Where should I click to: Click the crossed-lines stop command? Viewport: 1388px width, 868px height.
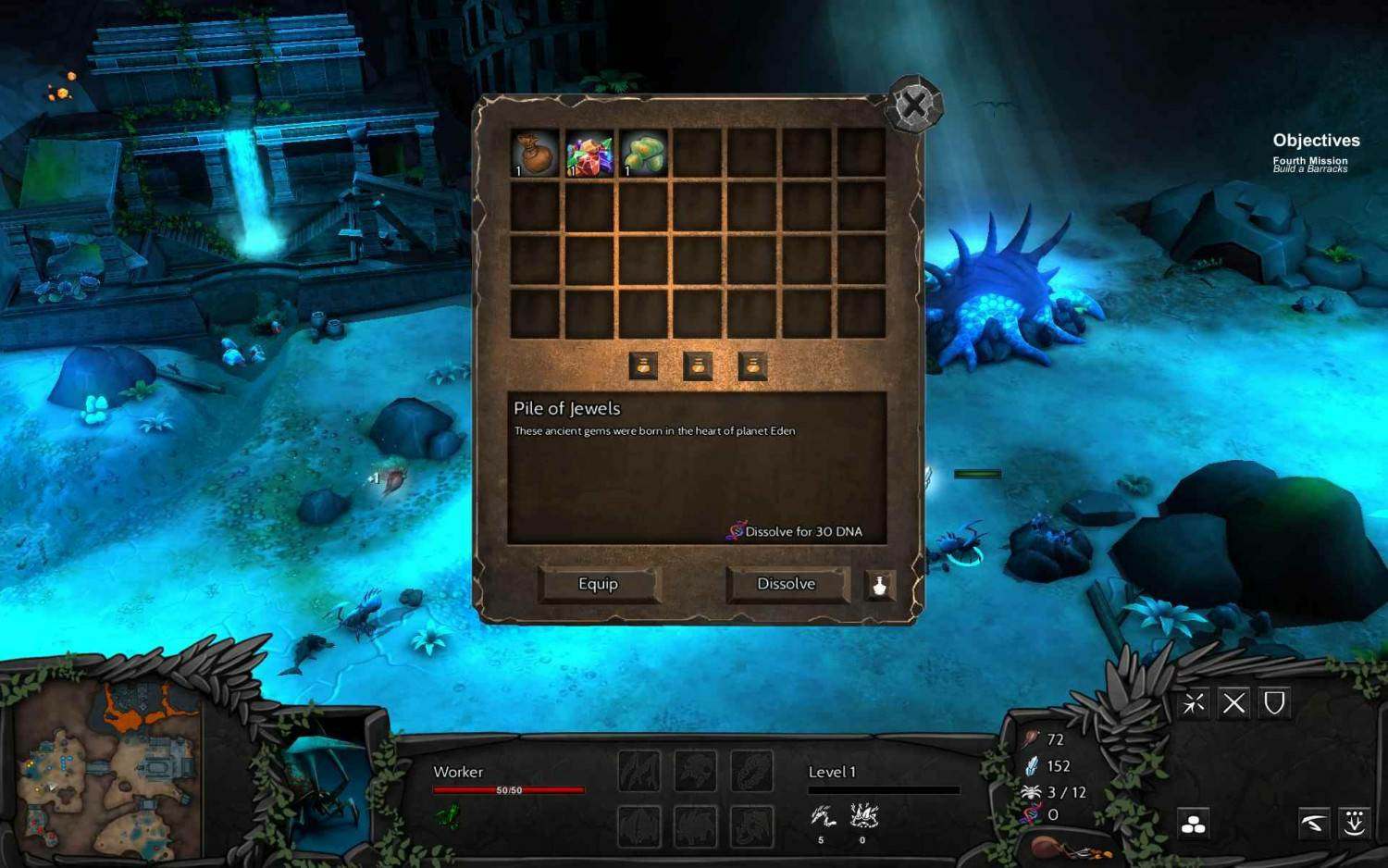1233,704
